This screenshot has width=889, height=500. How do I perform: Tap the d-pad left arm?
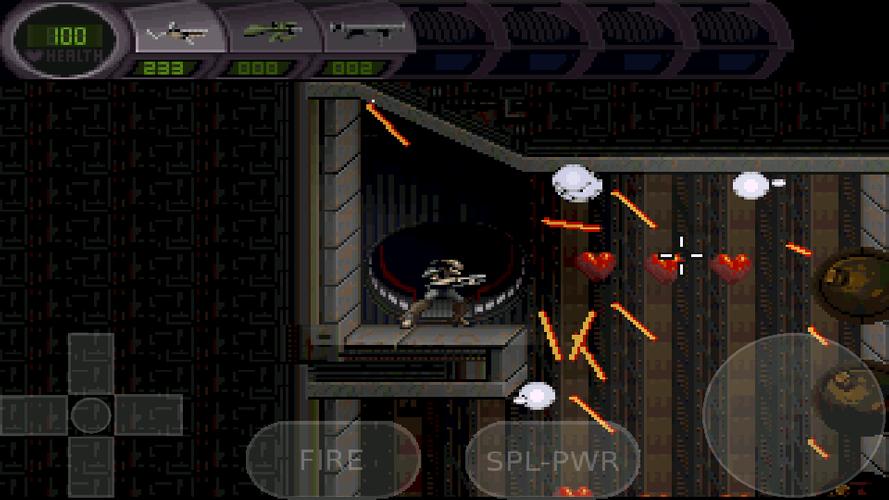pos(35,414)
